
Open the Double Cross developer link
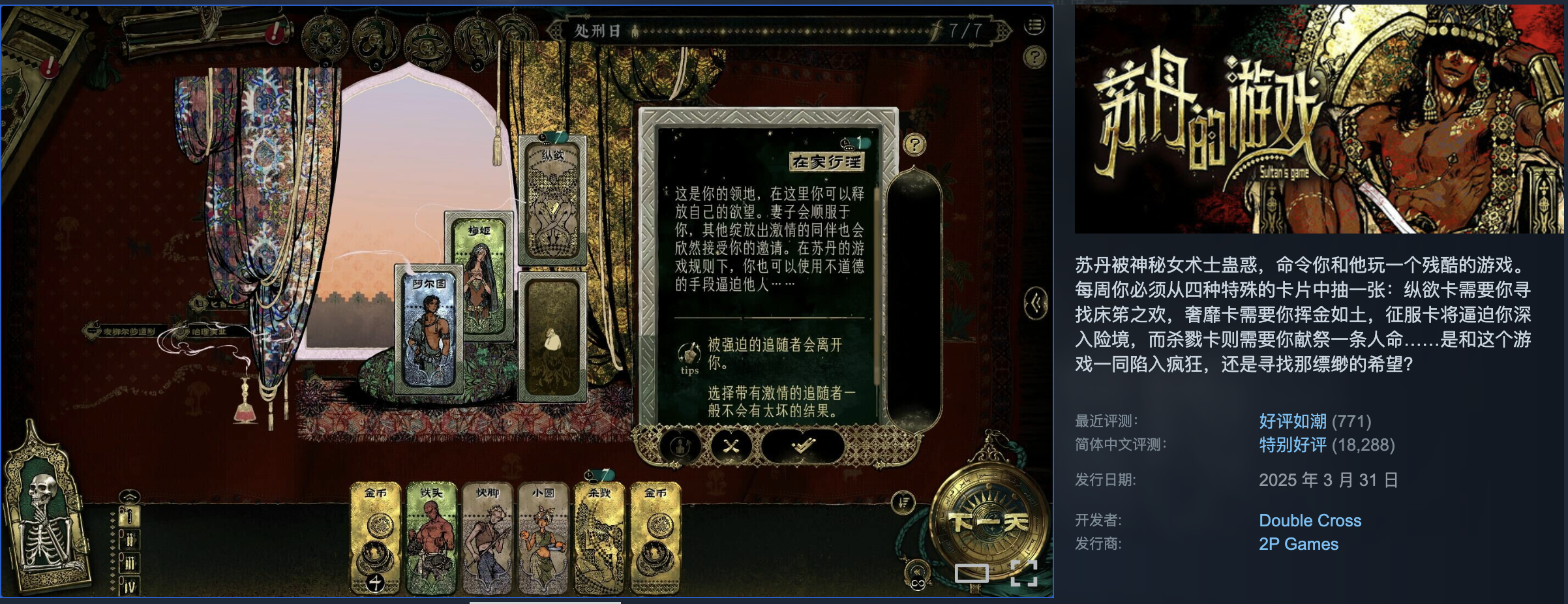pos(1310,521)
